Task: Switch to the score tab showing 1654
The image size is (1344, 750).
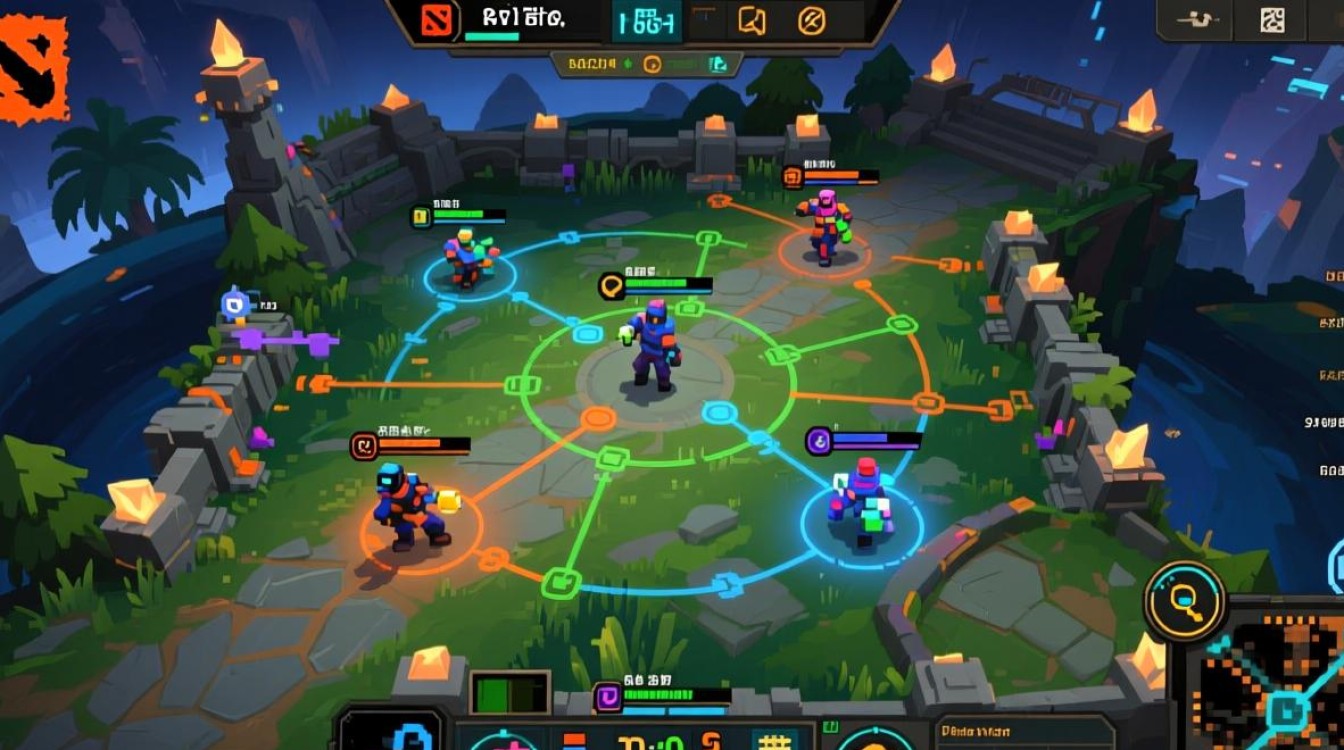Action: [645, 22]
